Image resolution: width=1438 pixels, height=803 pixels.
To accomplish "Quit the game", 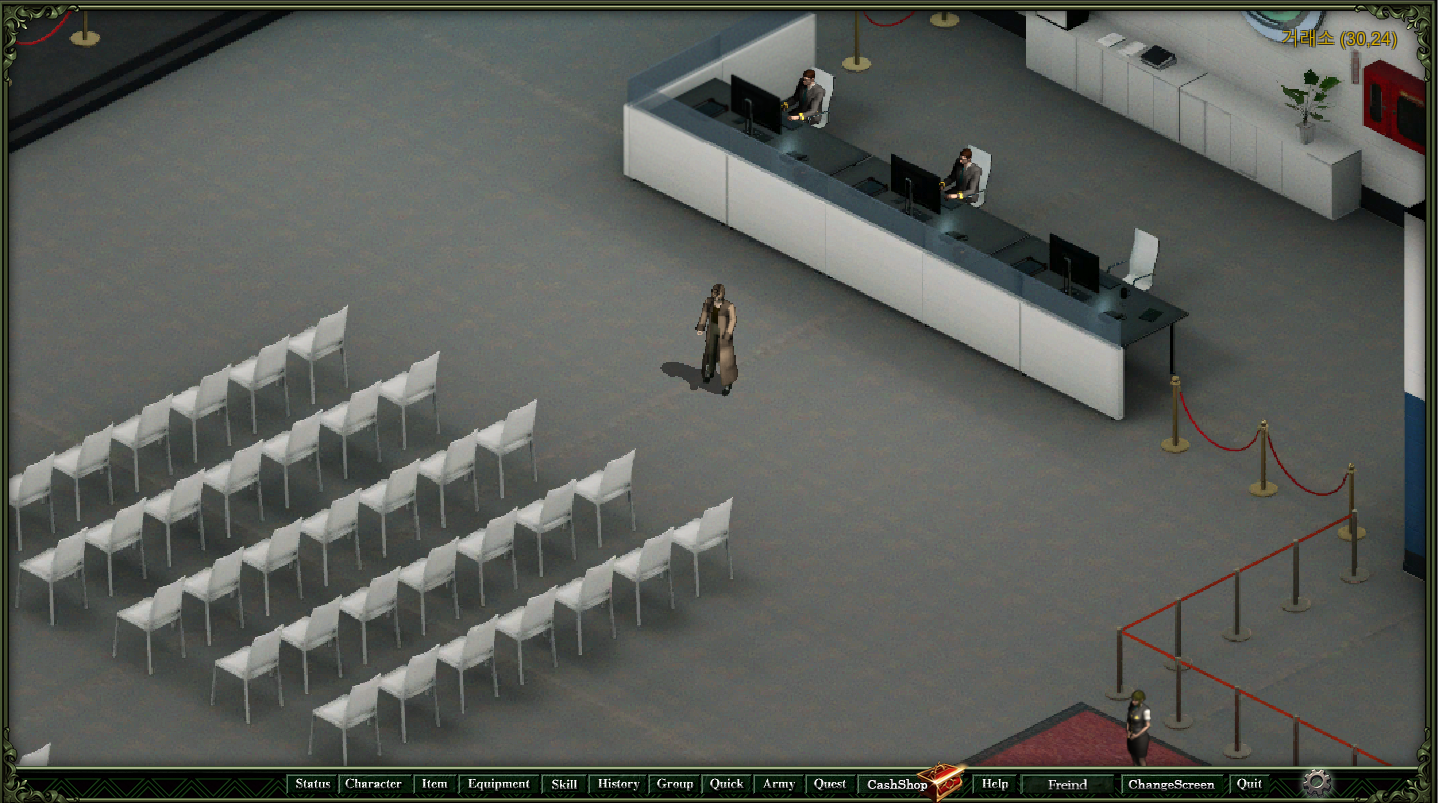I will tap(1249, 784).
